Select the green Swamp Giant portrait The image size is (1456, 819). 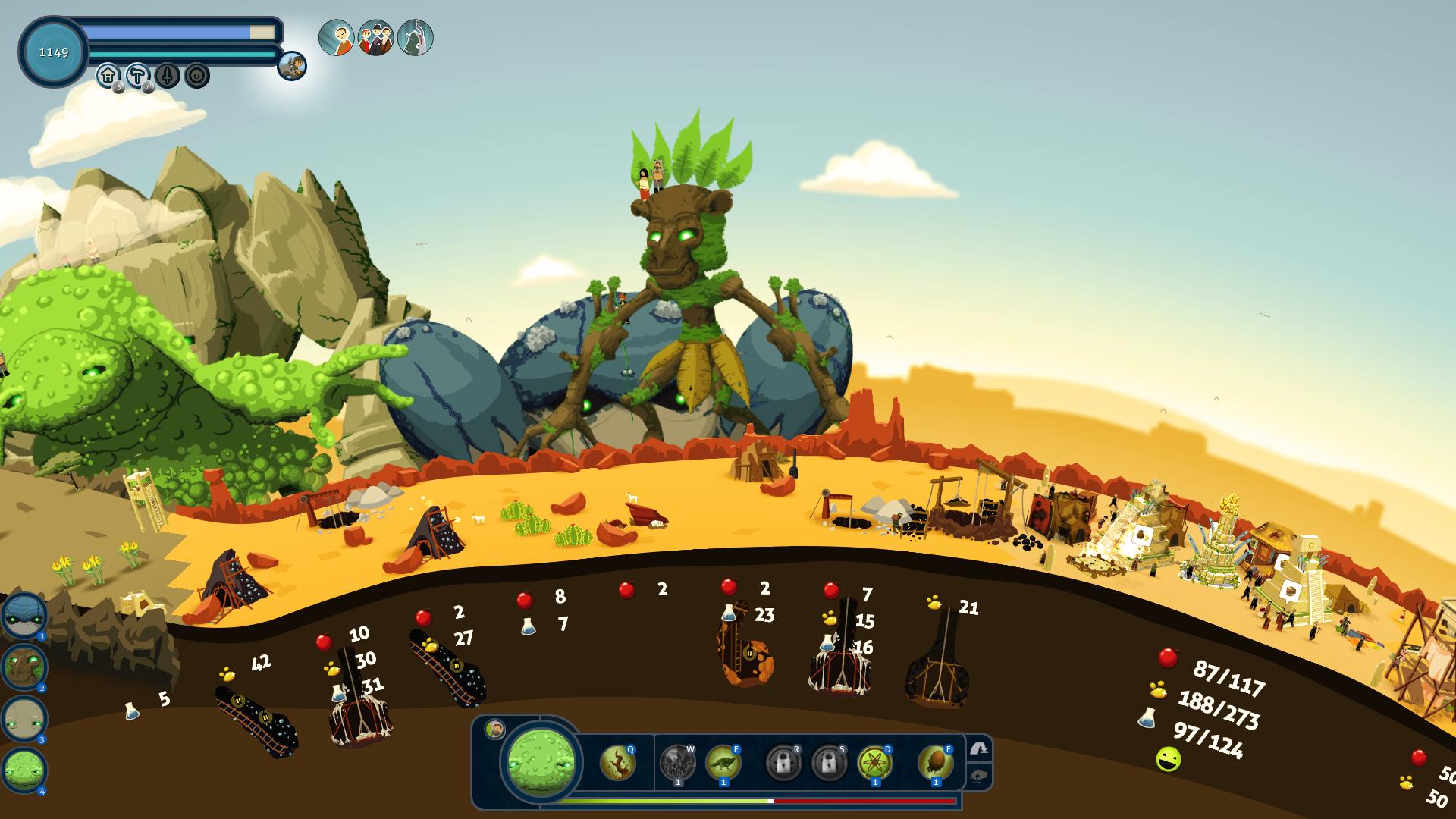tap(24, 770)
